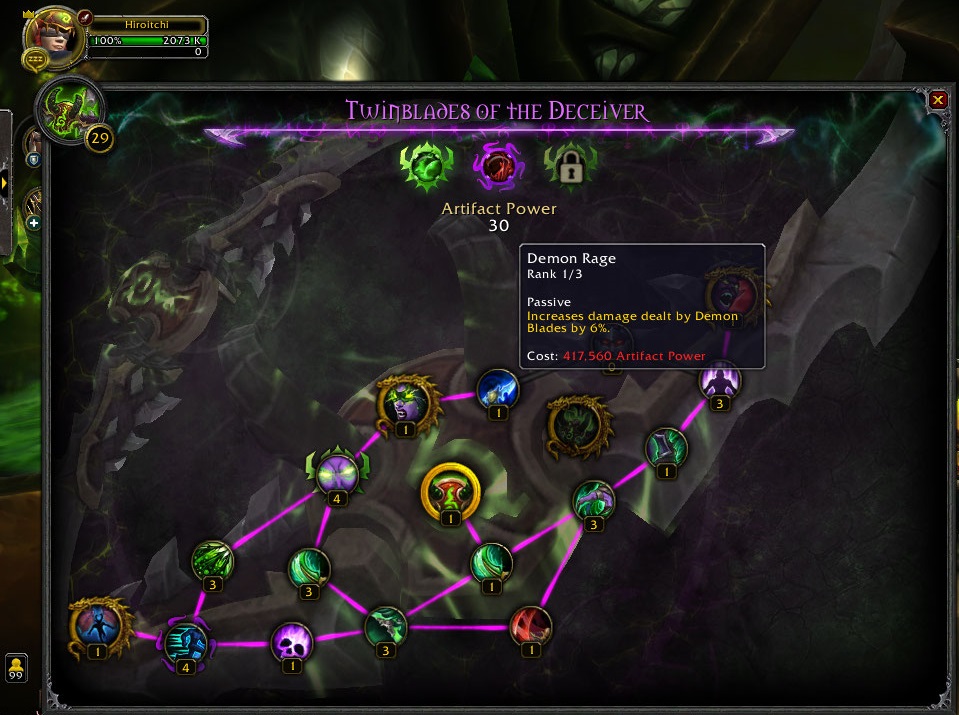Select the blue lightning blade trait
959x715 pixels.
coord(496,389)
